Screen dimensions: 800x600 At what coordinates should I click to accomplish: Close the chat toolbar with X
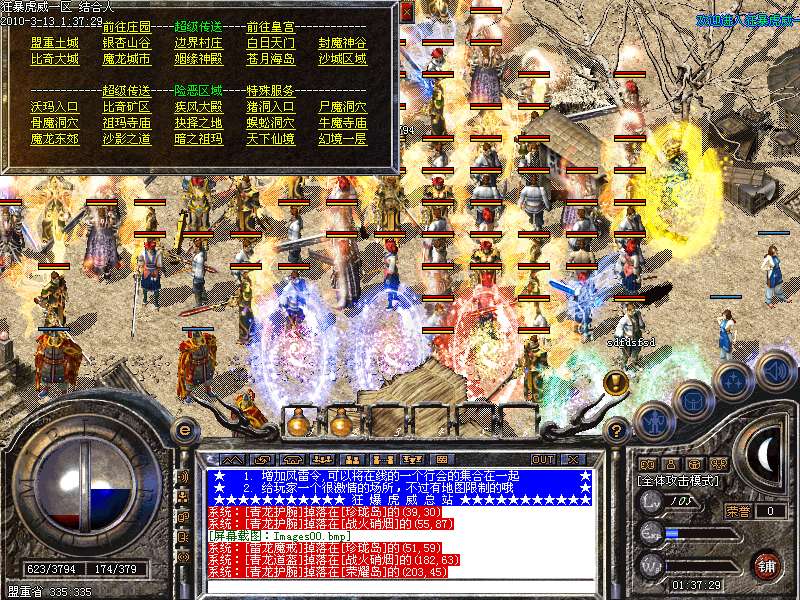pos(574,459)
